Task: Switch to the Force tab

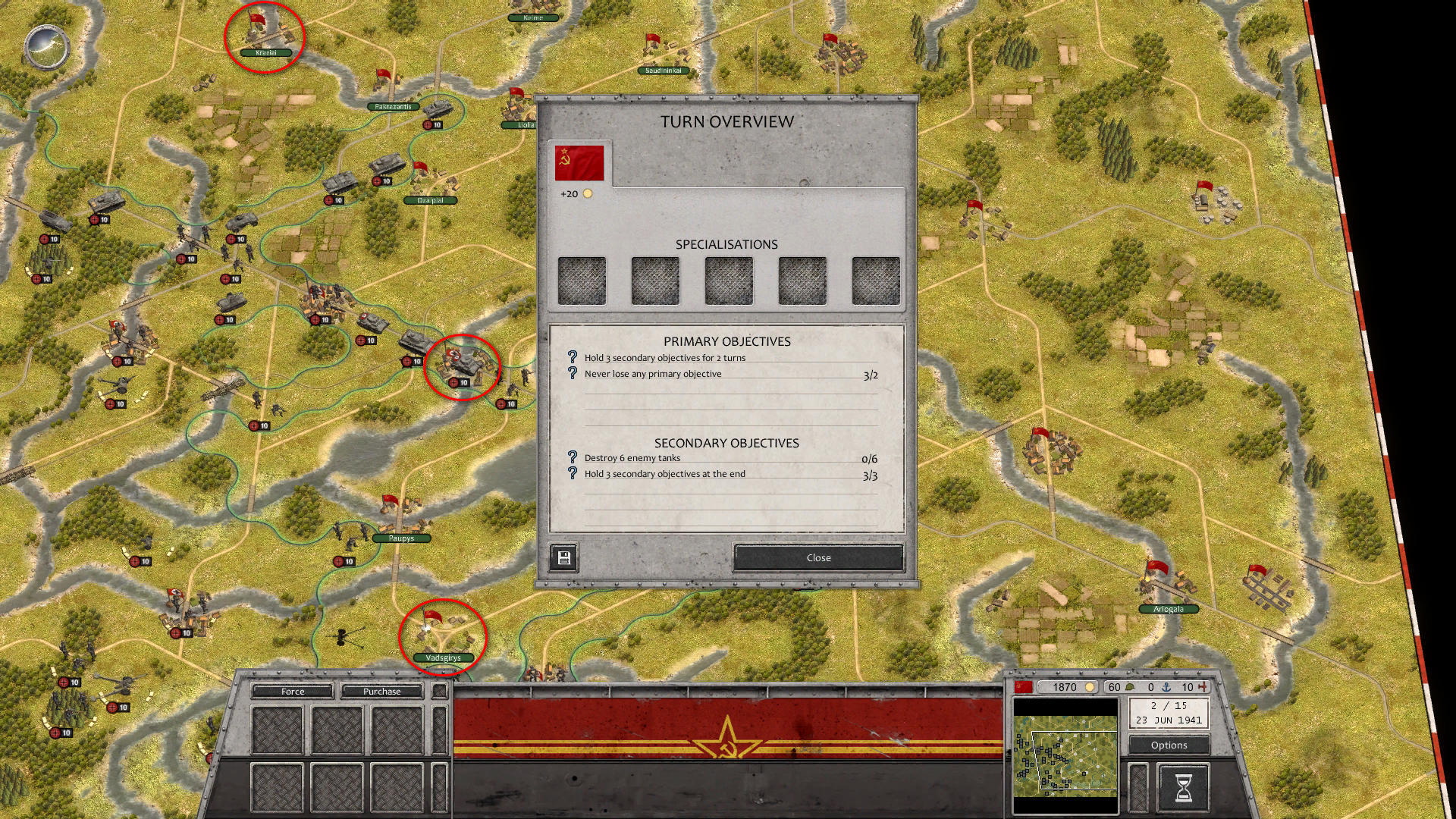Action: (292, 692)
